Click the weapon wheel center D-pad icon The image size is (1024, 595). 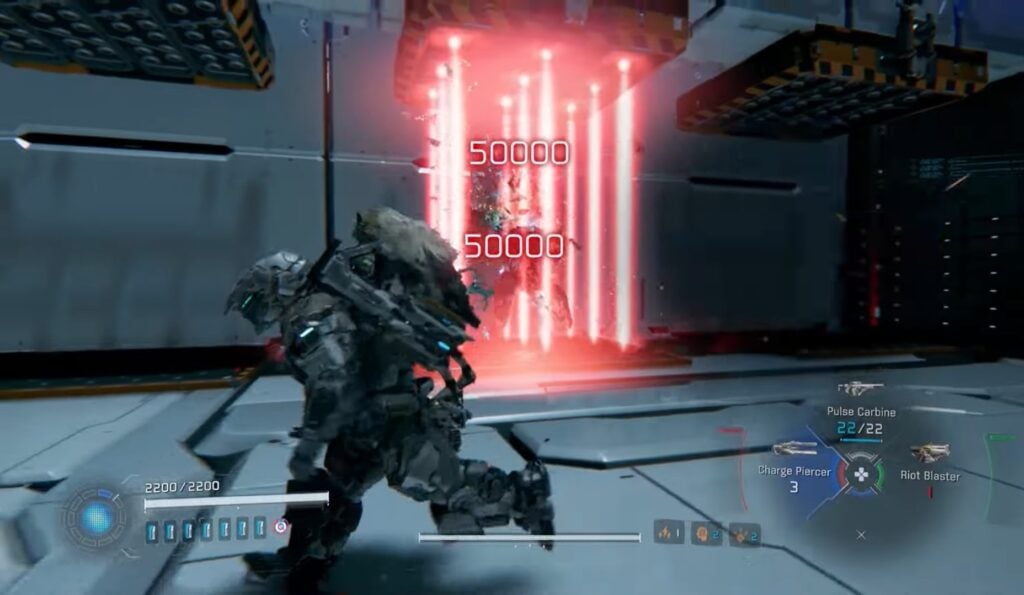(x=860, y=472)
